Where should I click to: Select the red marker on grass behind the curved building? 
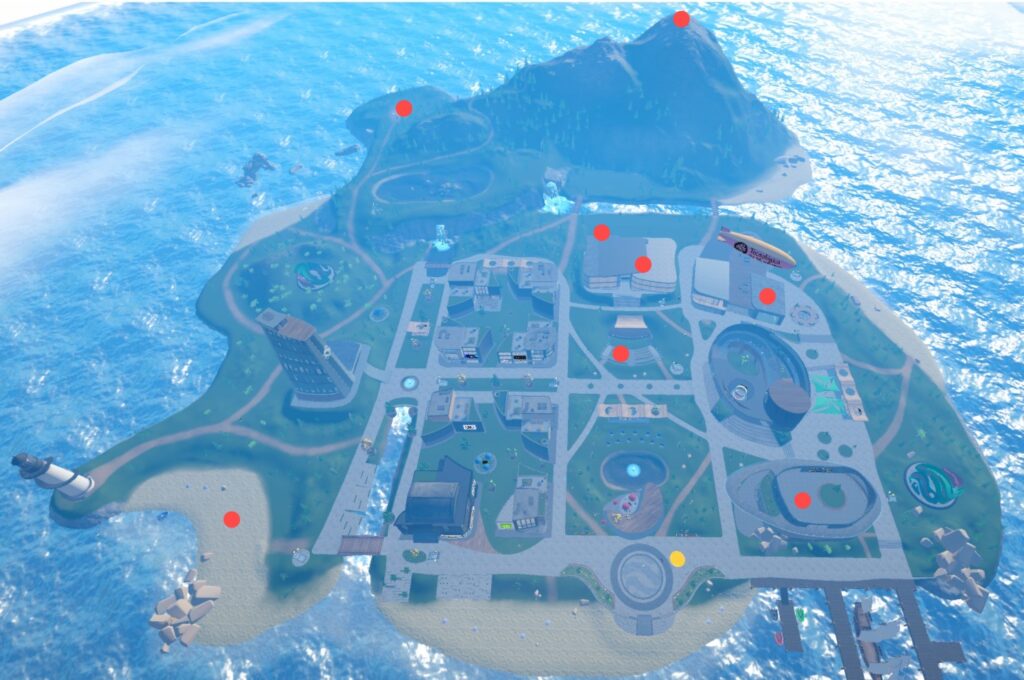[x=601, y=233]
